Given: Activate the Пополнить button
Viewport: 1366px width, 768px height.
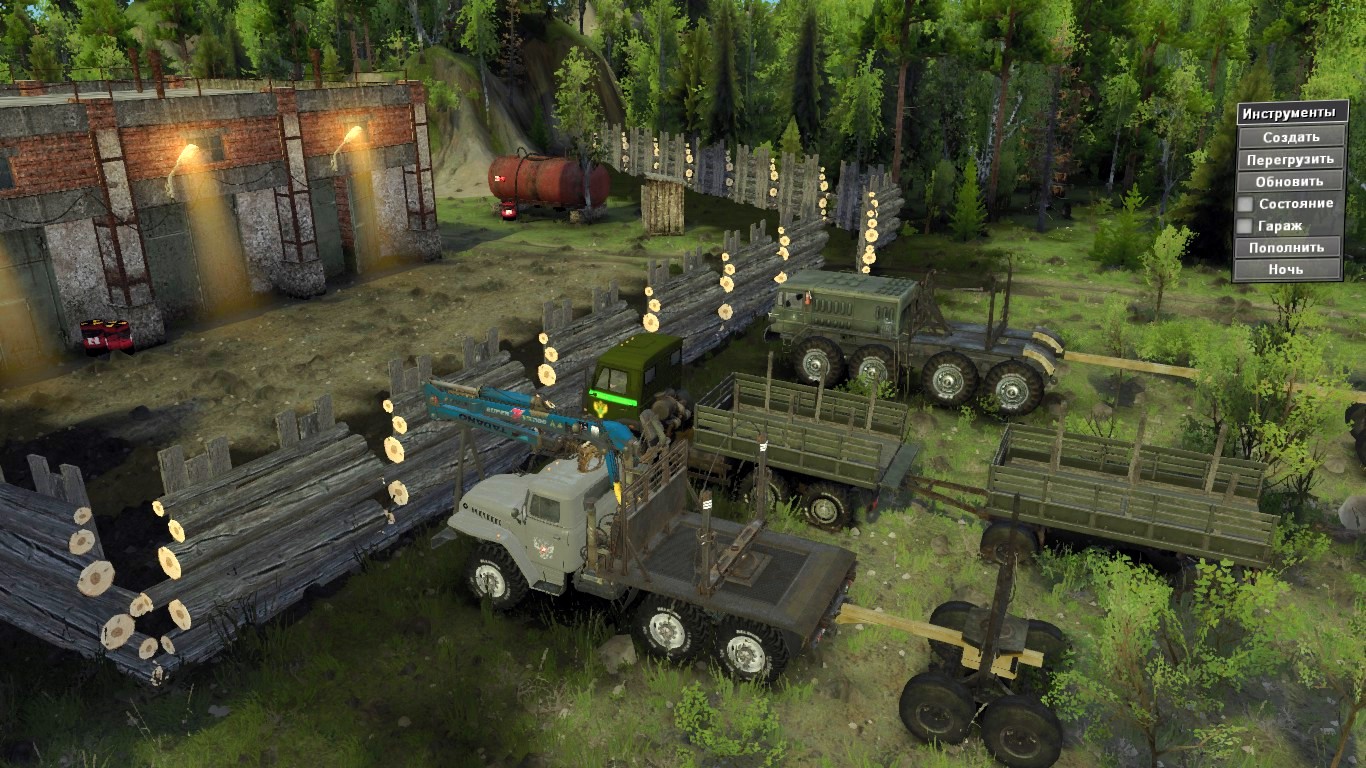Looking at the screenshot, I should tap(1287, 247).
